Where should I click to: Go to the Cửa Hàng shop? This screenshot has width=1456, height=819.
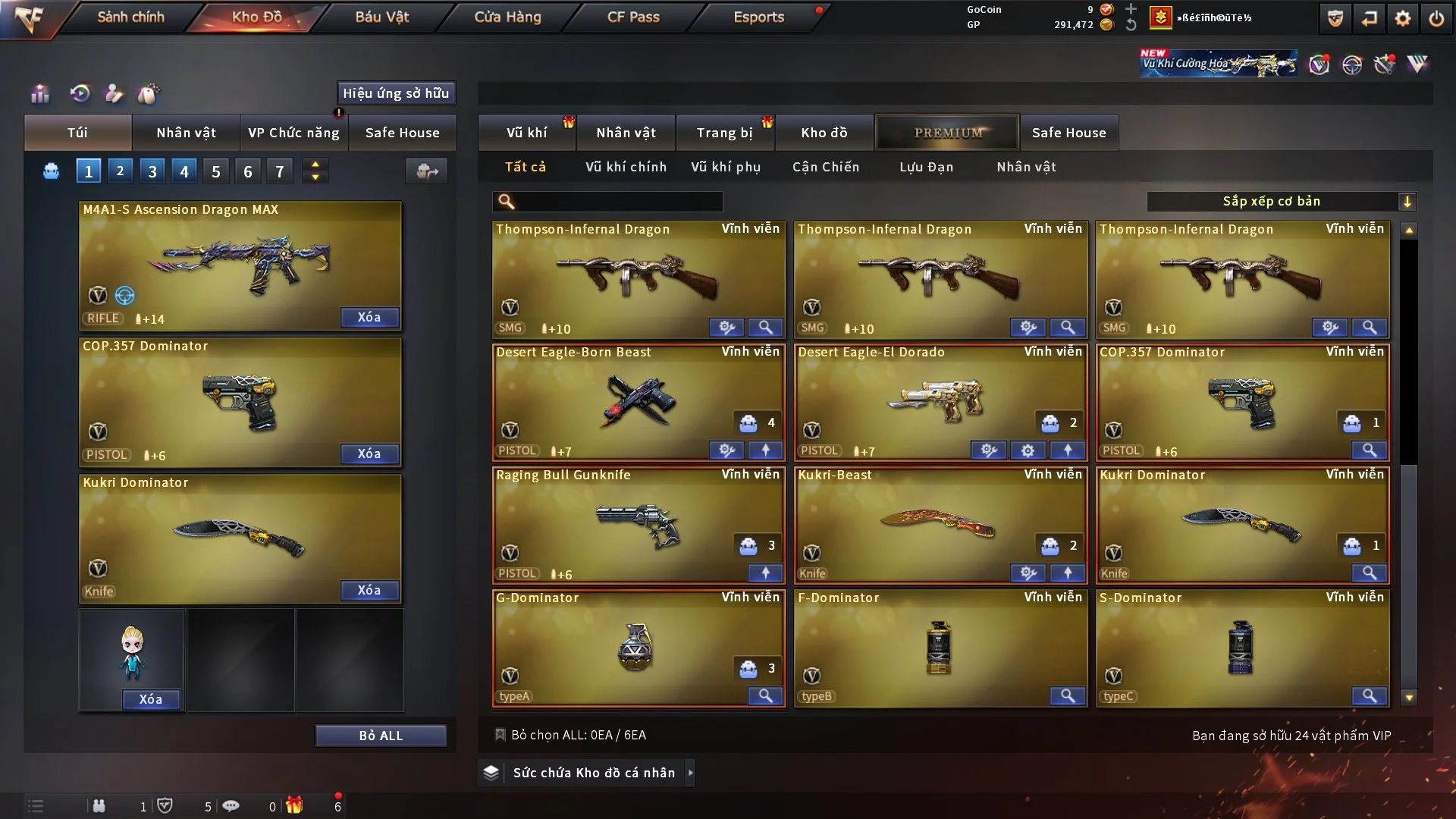click(507, 17)
